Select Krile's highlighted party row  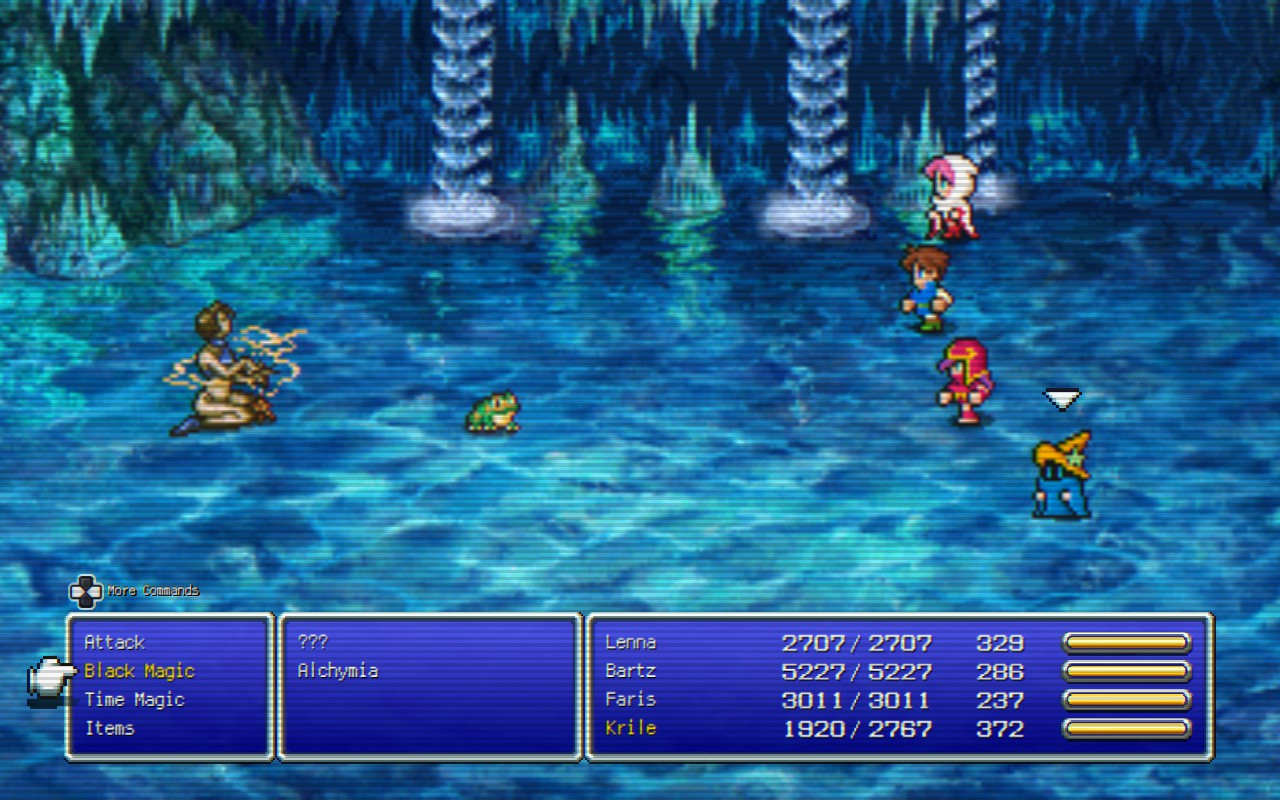[631, 728]
